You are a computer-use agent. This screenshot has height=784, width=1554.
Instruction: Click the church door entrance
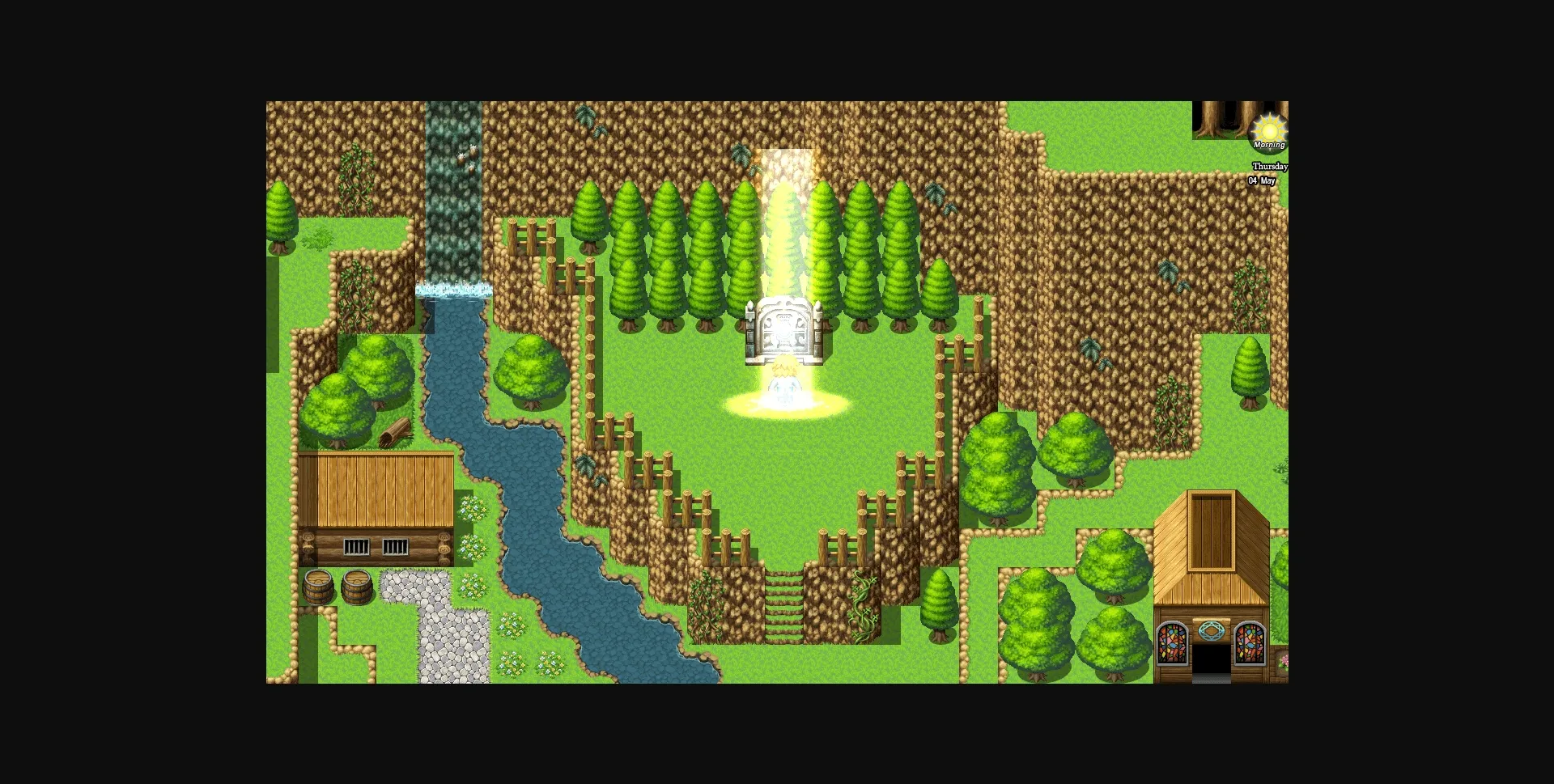pos(1212,659)
